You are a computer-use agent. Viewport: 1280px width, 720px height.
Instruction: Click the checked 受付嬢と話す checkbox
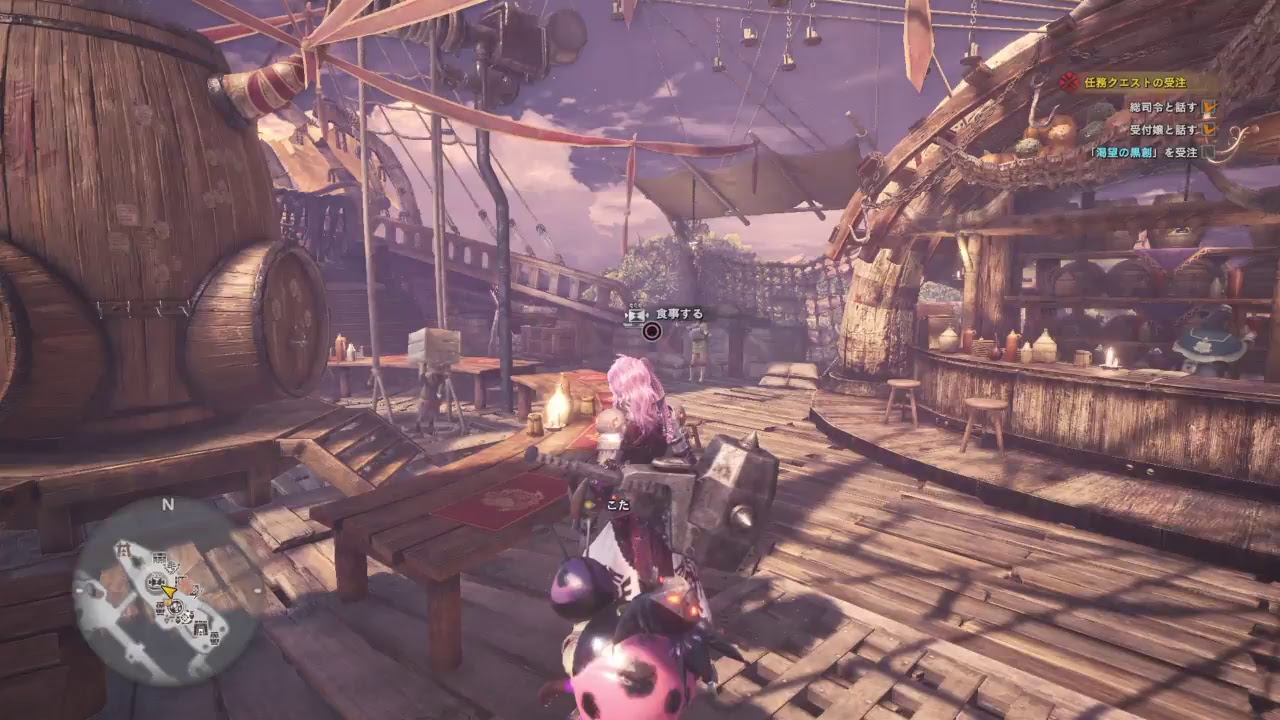[1209, 130]
